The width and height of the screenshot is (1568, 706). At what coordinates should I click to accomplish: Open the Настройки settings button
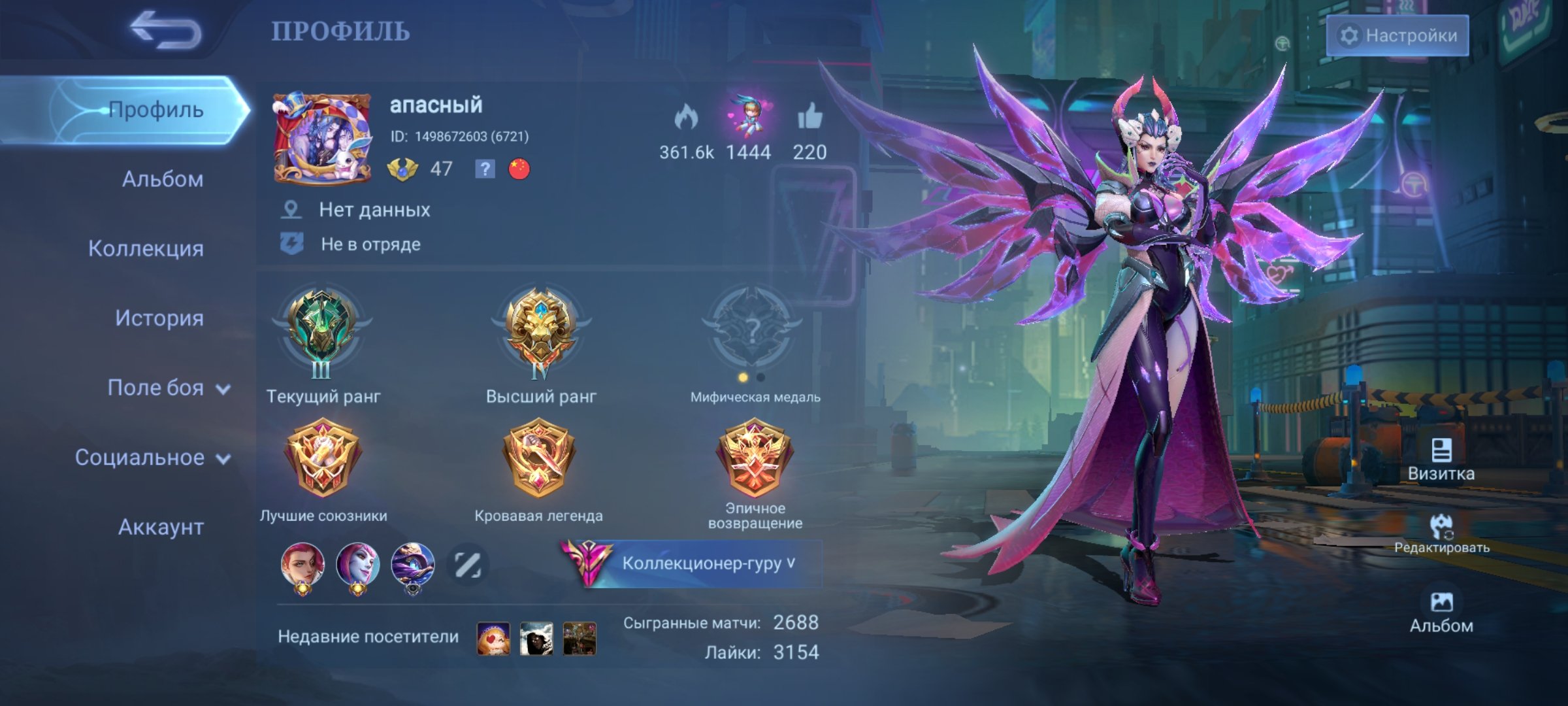click(1397, 35)
